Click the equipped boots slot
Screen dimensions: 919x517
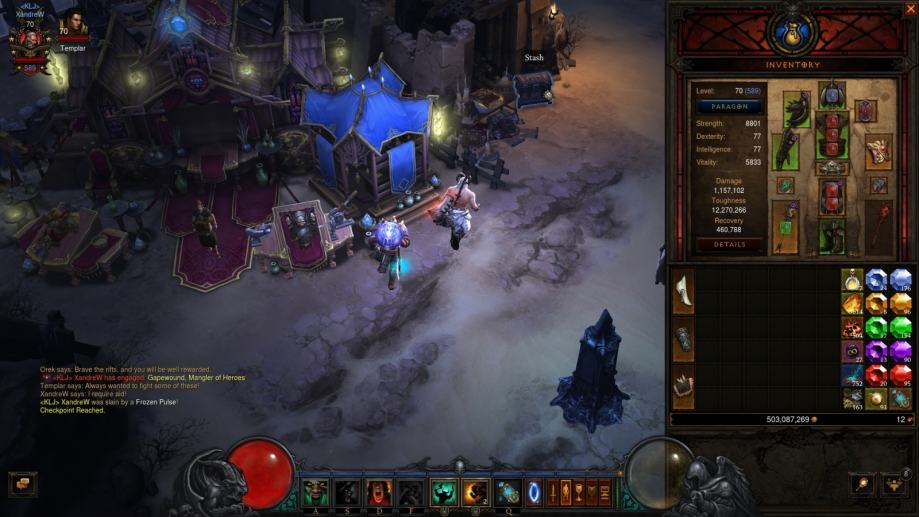click(x=832, y=235)
